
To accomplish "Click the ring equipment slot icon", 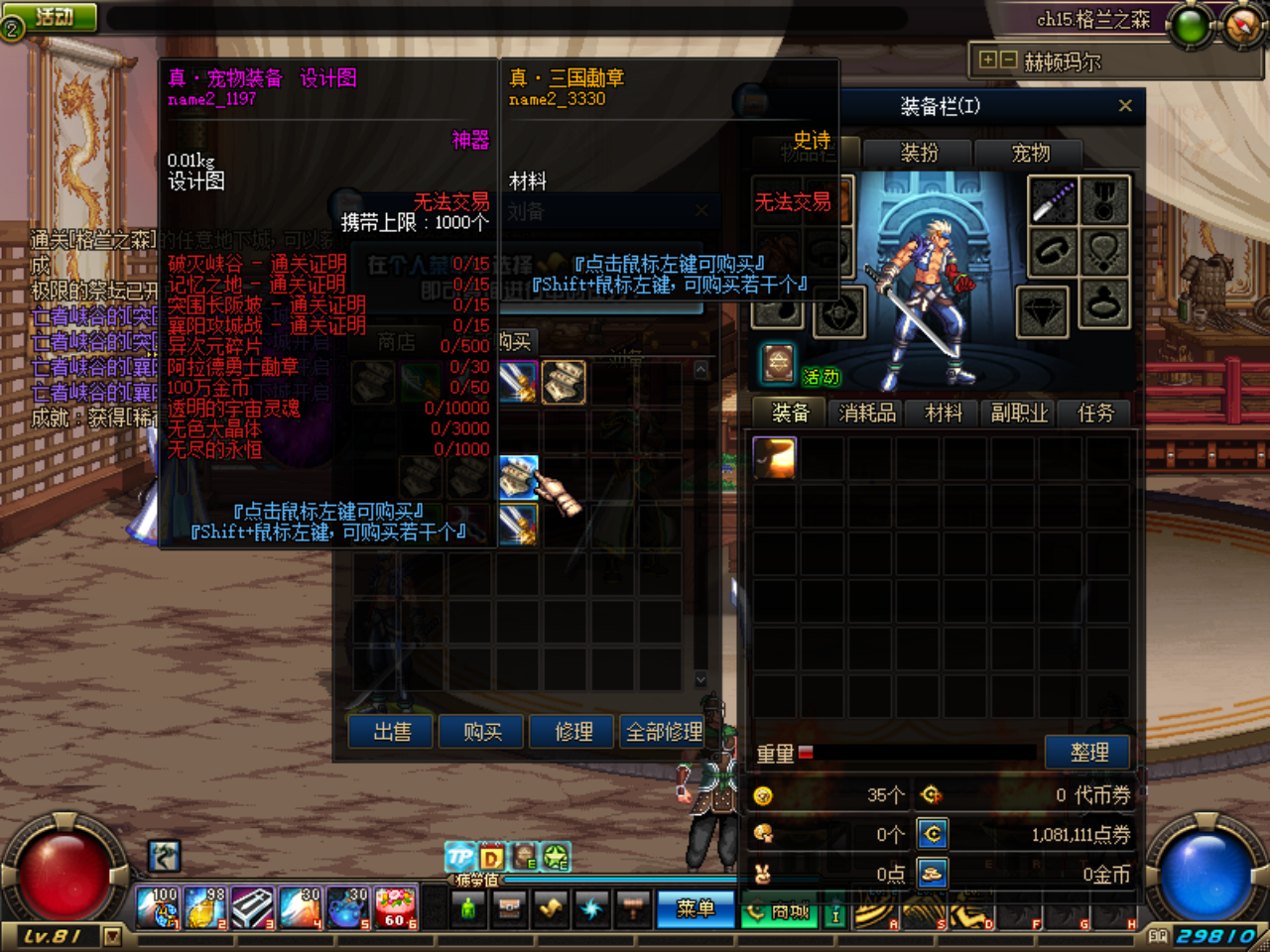I will [x=1104, y=304].
